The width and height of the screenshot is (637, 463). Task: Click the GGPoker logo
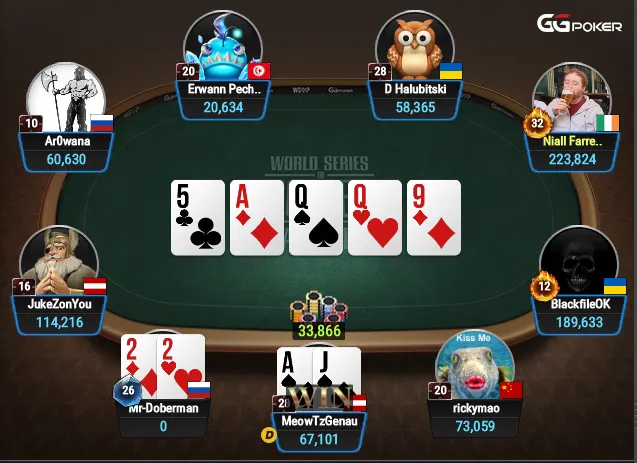581,24
